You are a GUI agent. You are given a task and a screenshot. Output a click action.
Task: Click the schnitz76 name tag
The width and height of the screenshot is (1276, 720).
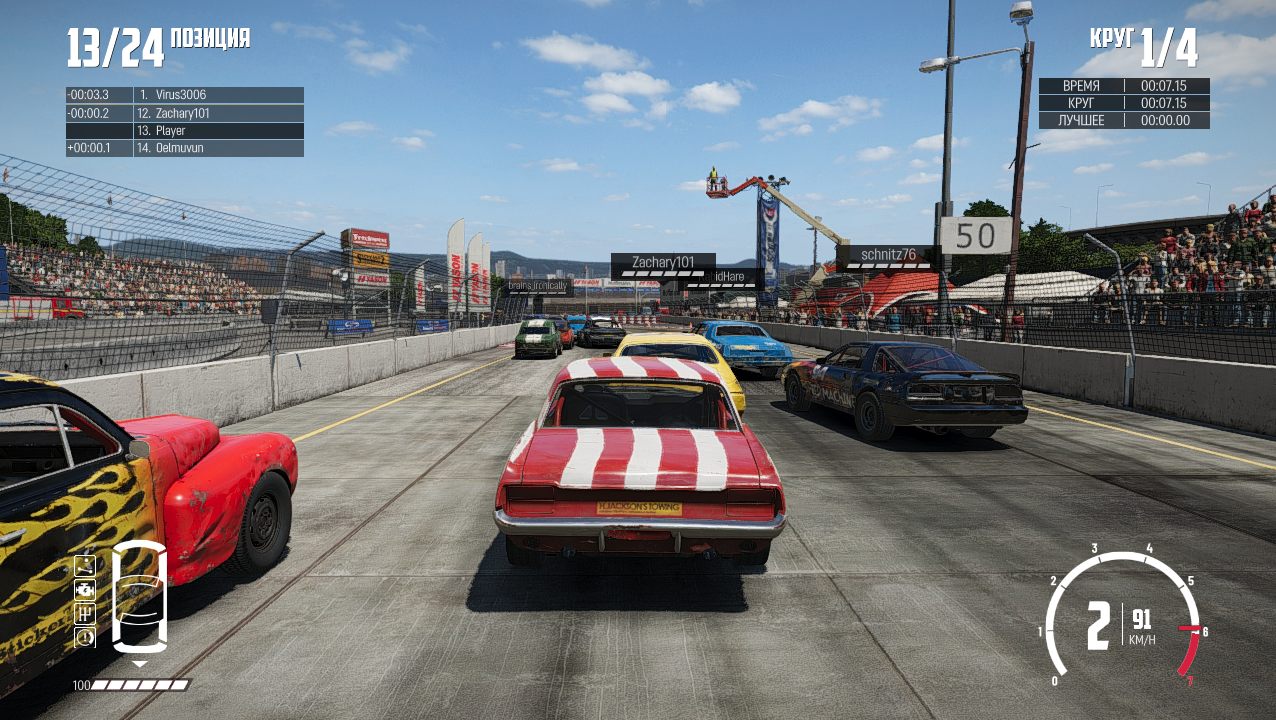coord(887,255)
